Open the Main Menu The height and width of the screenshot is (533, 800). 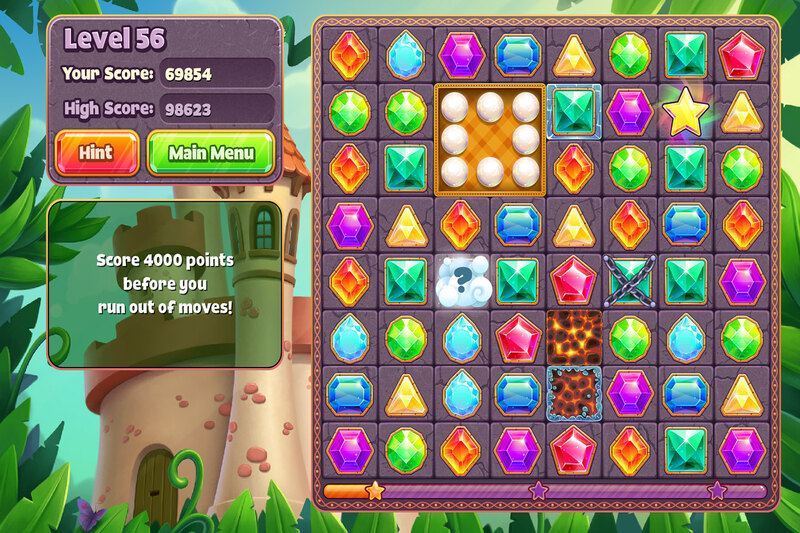[x=210, y=153]
